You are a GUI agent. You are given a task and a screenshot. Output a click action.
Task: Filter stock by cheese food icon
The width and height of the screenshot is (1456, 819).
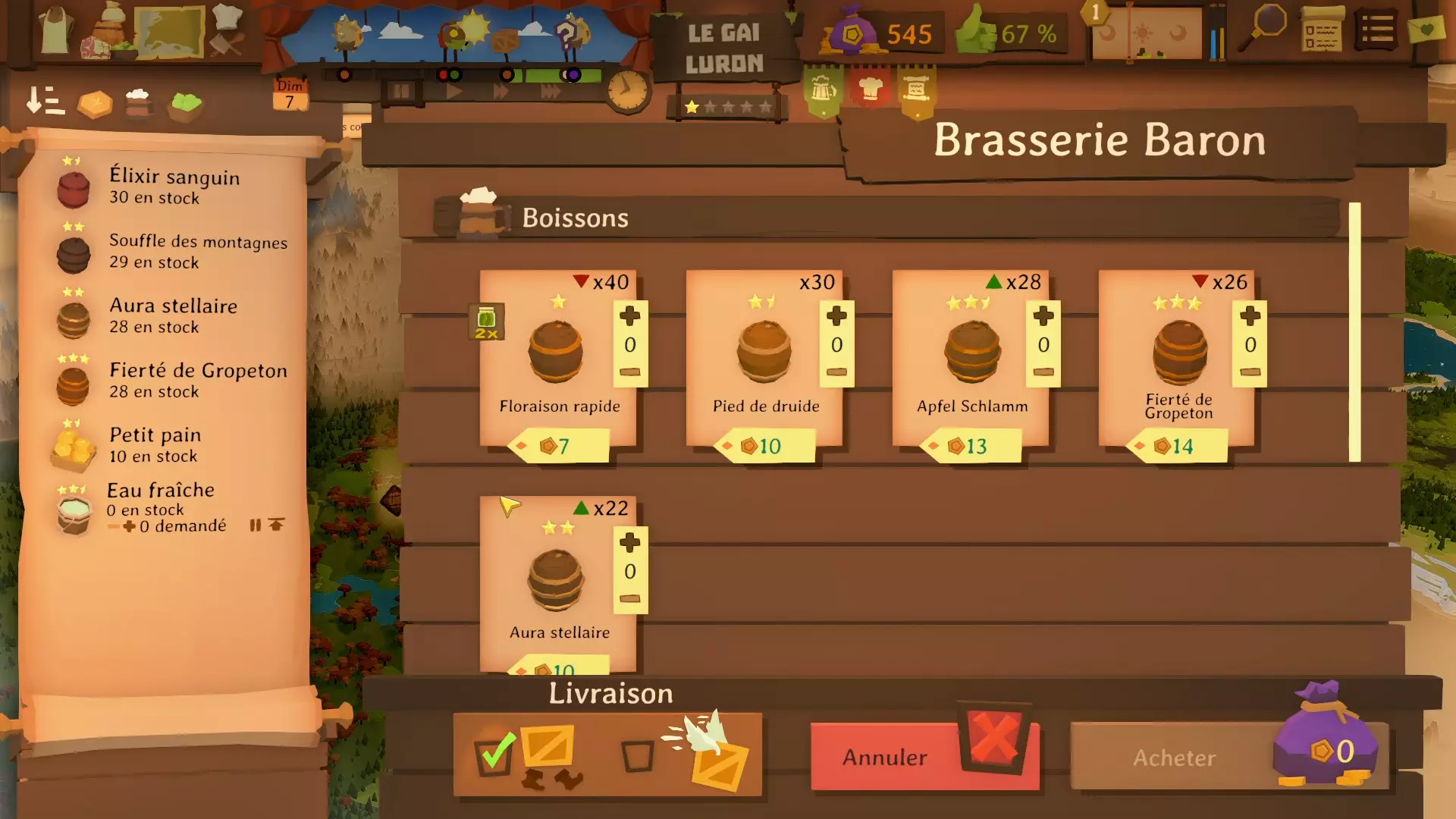click(95, 104)
